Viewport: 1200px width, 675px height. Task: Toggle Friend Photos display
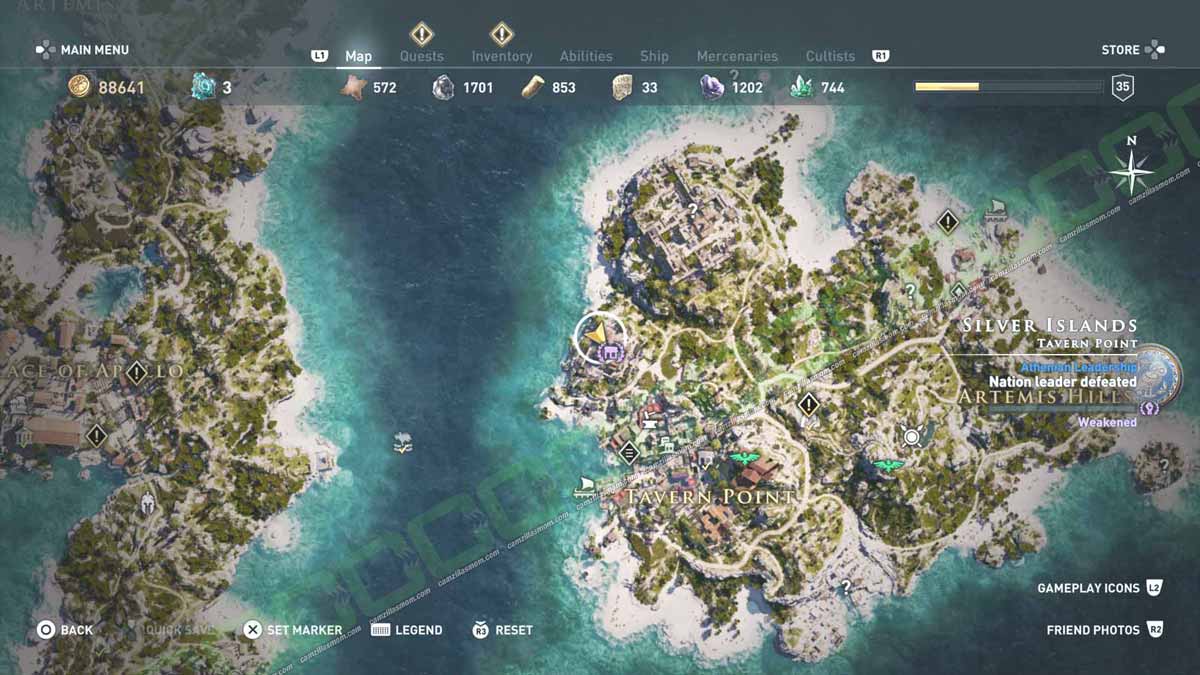1104,630
